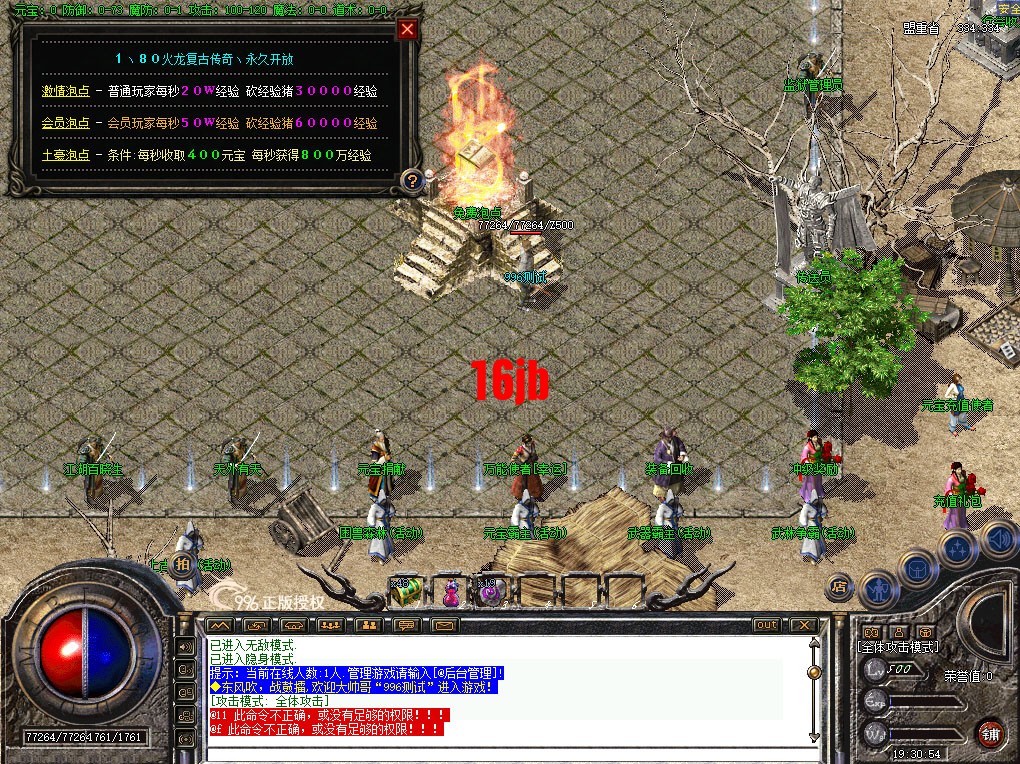
Task: Use the green treasure chest hotbar item
Action: pos(405,592)
